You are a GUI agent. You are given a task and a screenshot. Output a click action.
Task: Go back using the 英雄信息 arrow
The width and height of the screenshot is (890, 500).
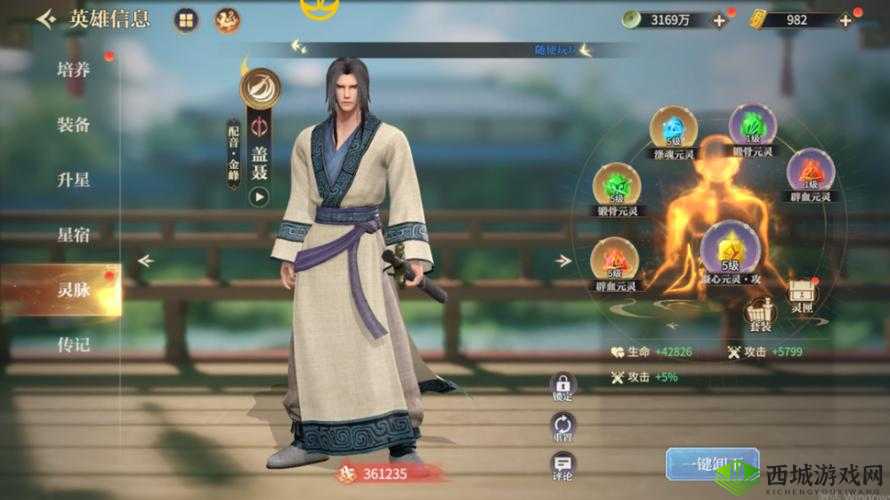click(x=46, y=20)
